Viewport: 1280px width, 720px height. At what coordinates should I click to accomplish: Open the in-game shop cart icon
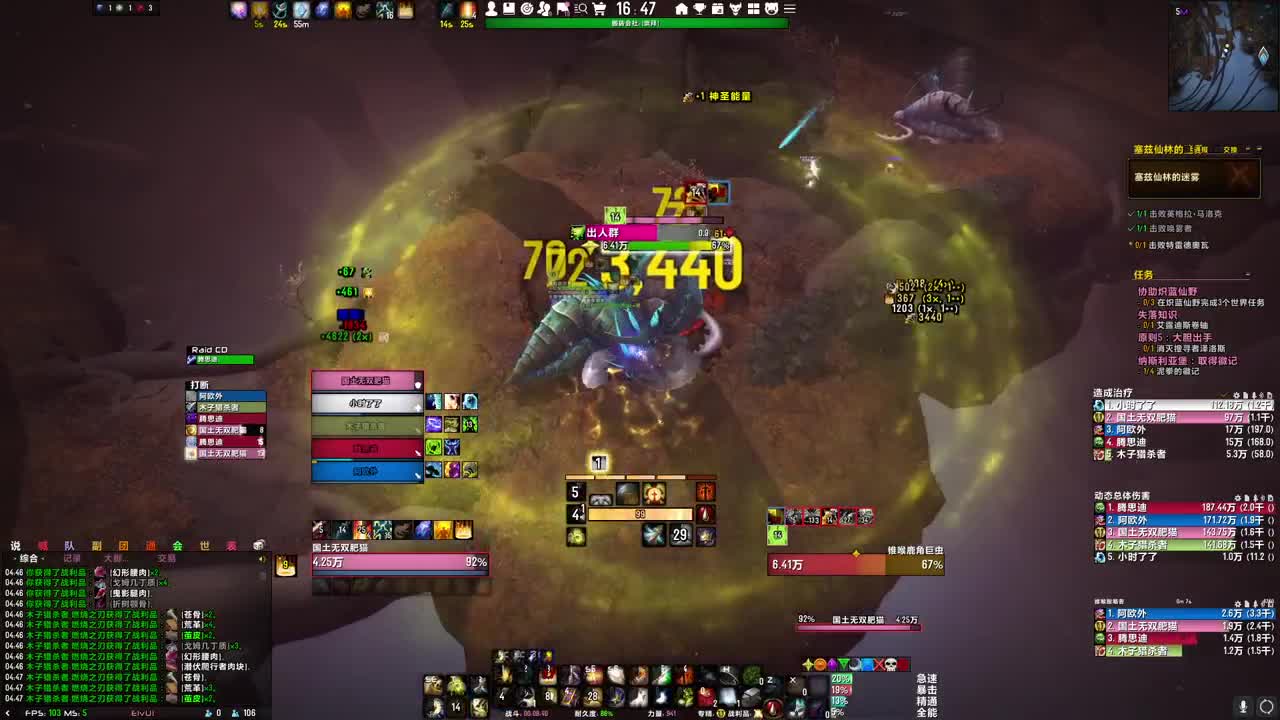(x=599, y=8)
